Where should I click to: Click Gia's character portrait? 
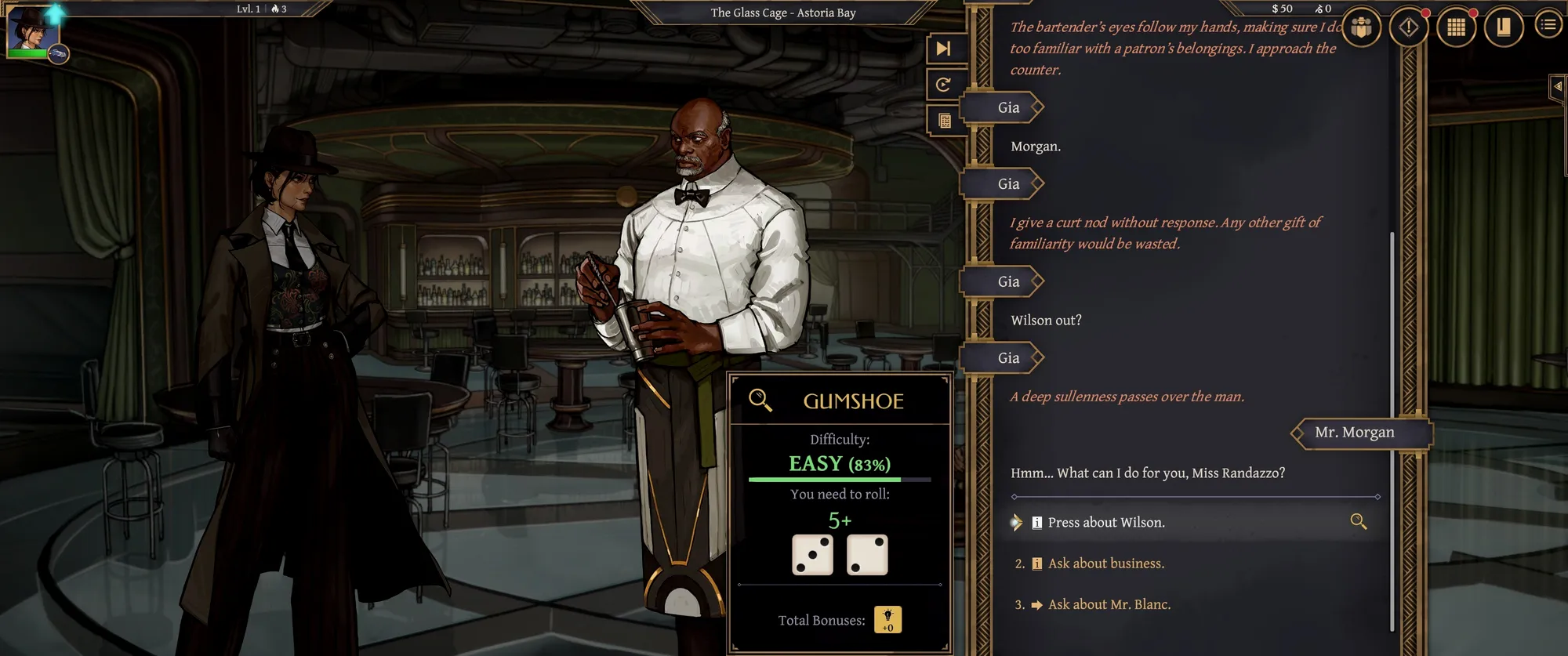pos(33,30)
